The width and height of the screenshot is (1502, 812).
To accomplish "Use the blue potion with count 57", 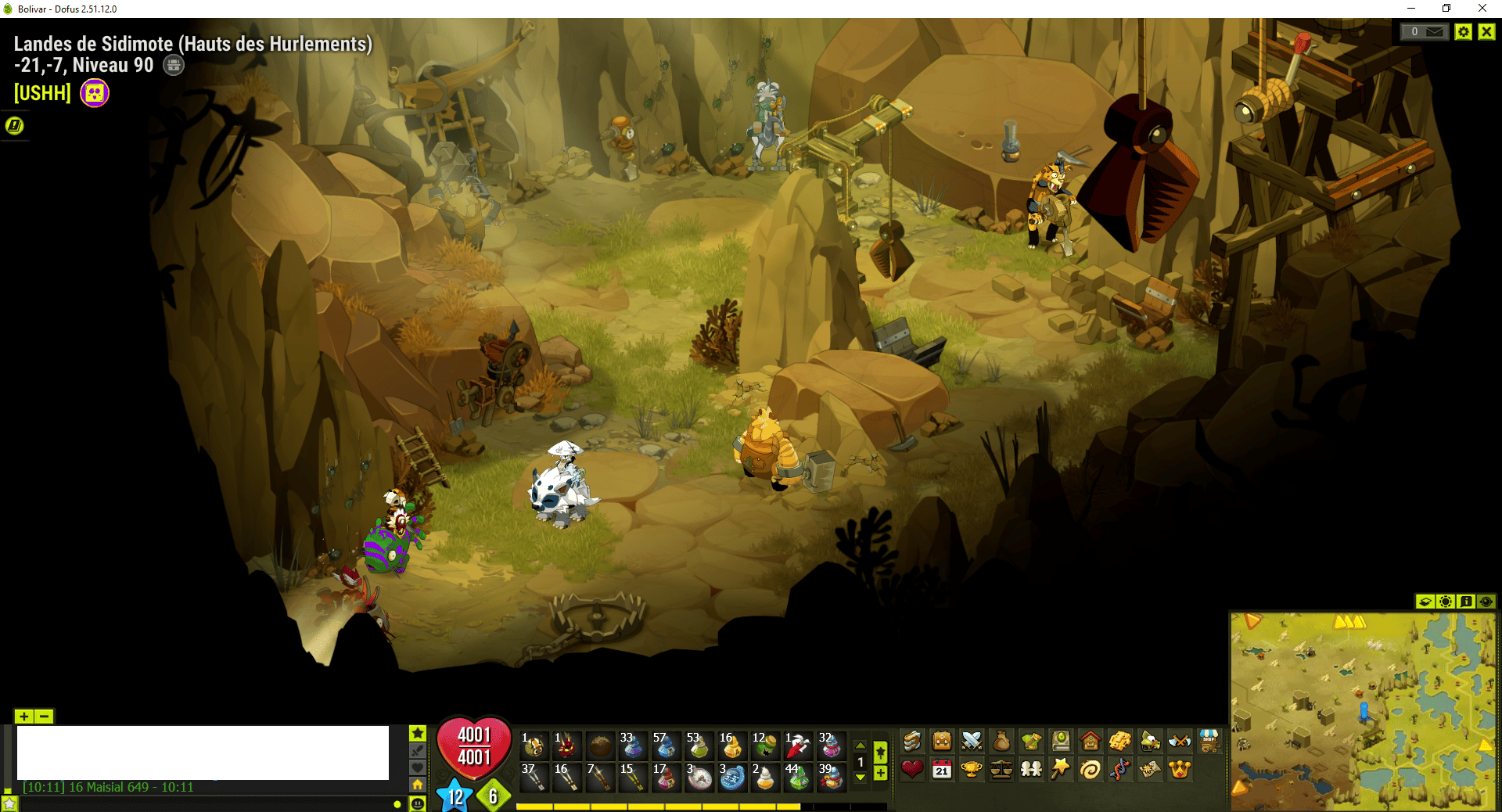I will pos(665,746).
